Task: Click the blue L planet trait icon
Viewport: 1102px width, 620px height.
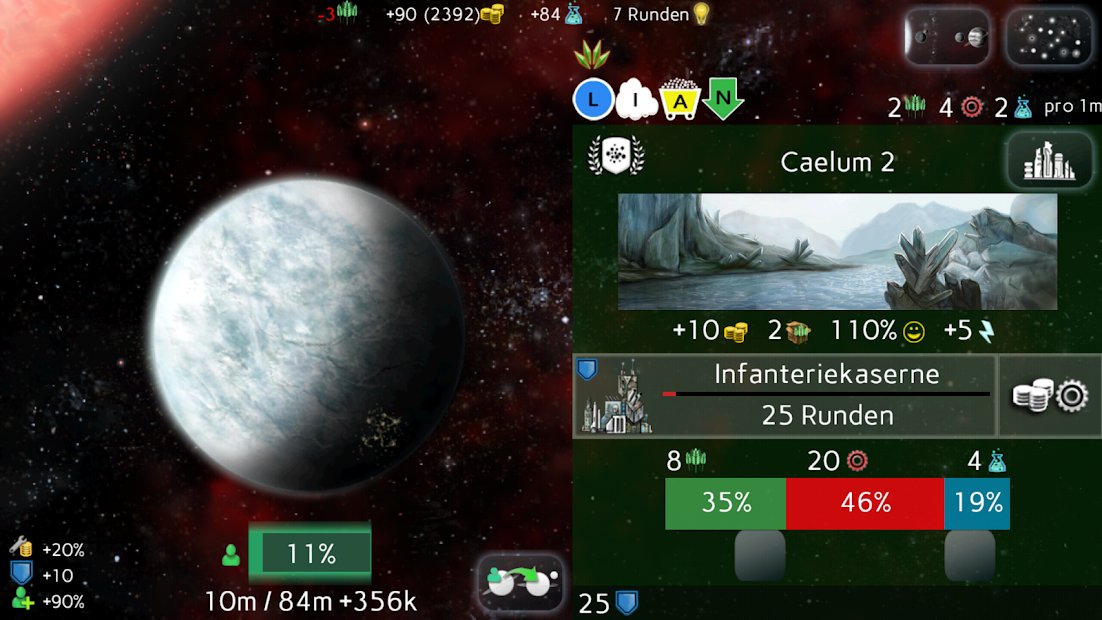Action: 593,100
